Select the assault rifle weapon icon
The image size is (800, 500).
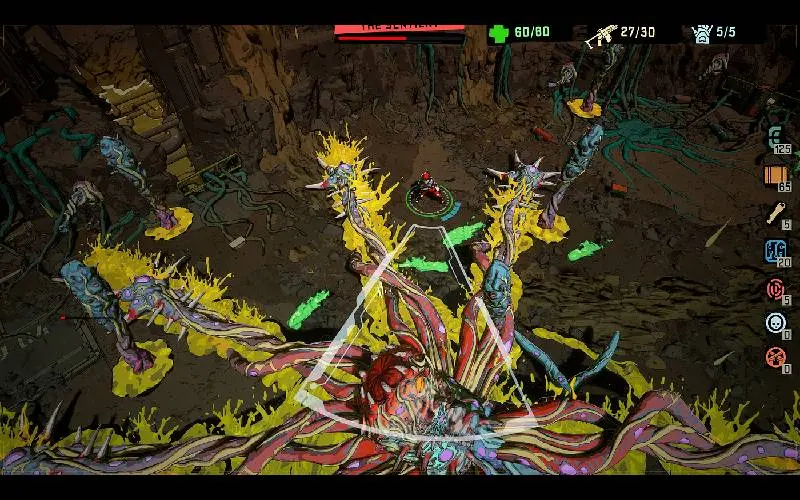pyautogui.click(x=600, y=34)
